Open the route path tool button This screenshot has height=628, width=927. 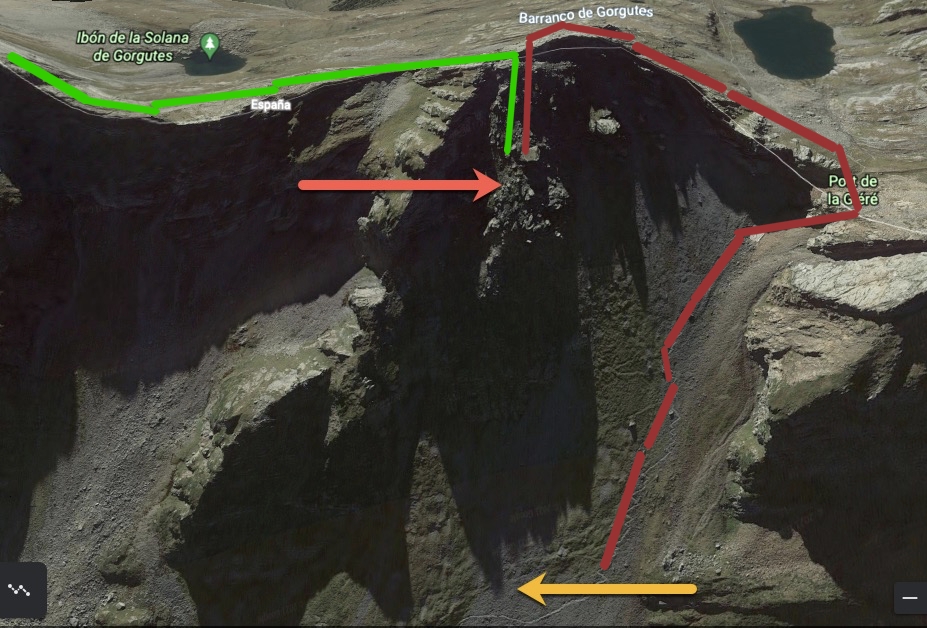point(20,589)
